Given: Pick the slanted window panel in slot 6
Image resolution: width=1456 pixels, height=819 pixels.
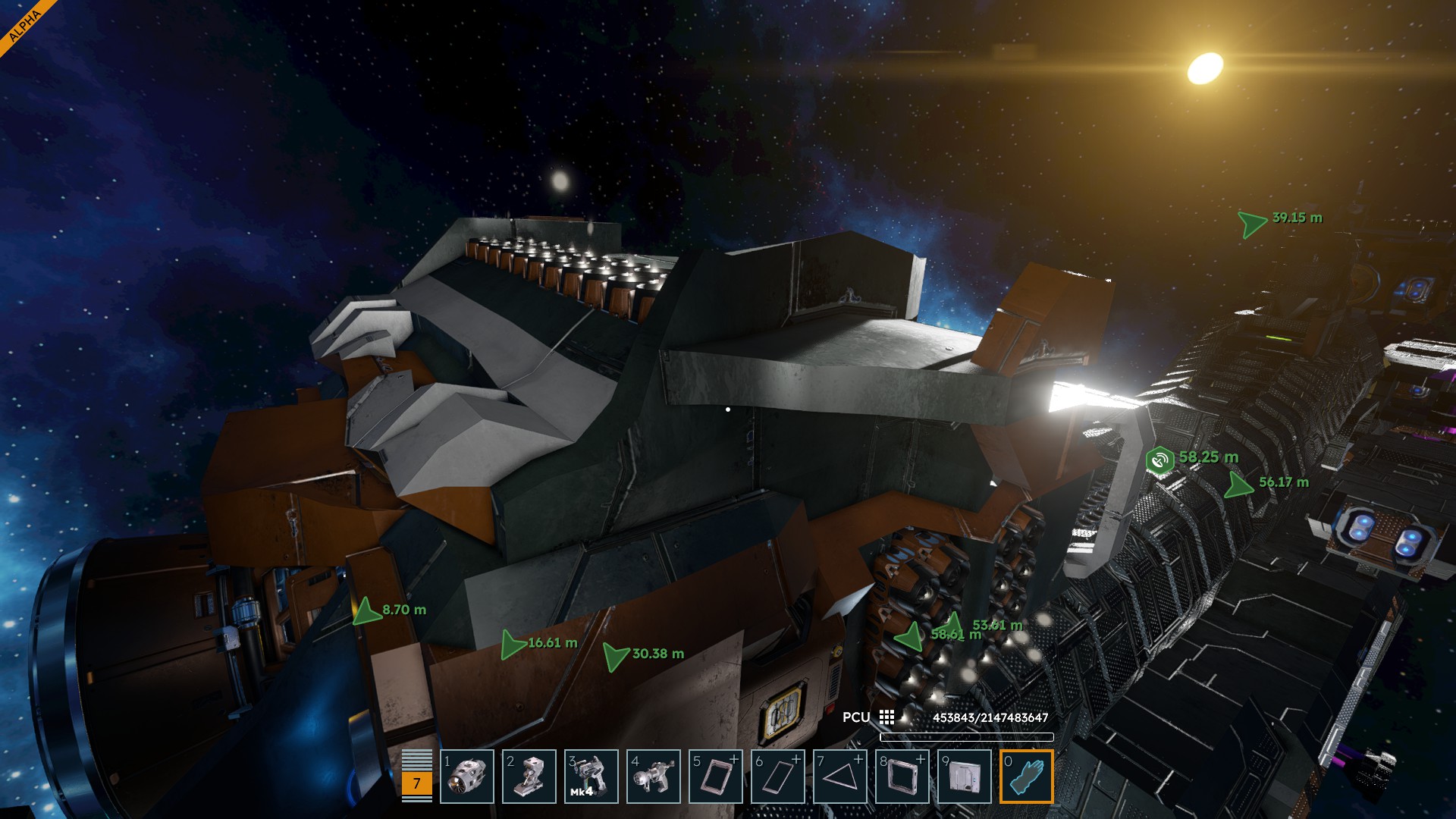Looking at the screenshot, I should [x=778, y=777].
